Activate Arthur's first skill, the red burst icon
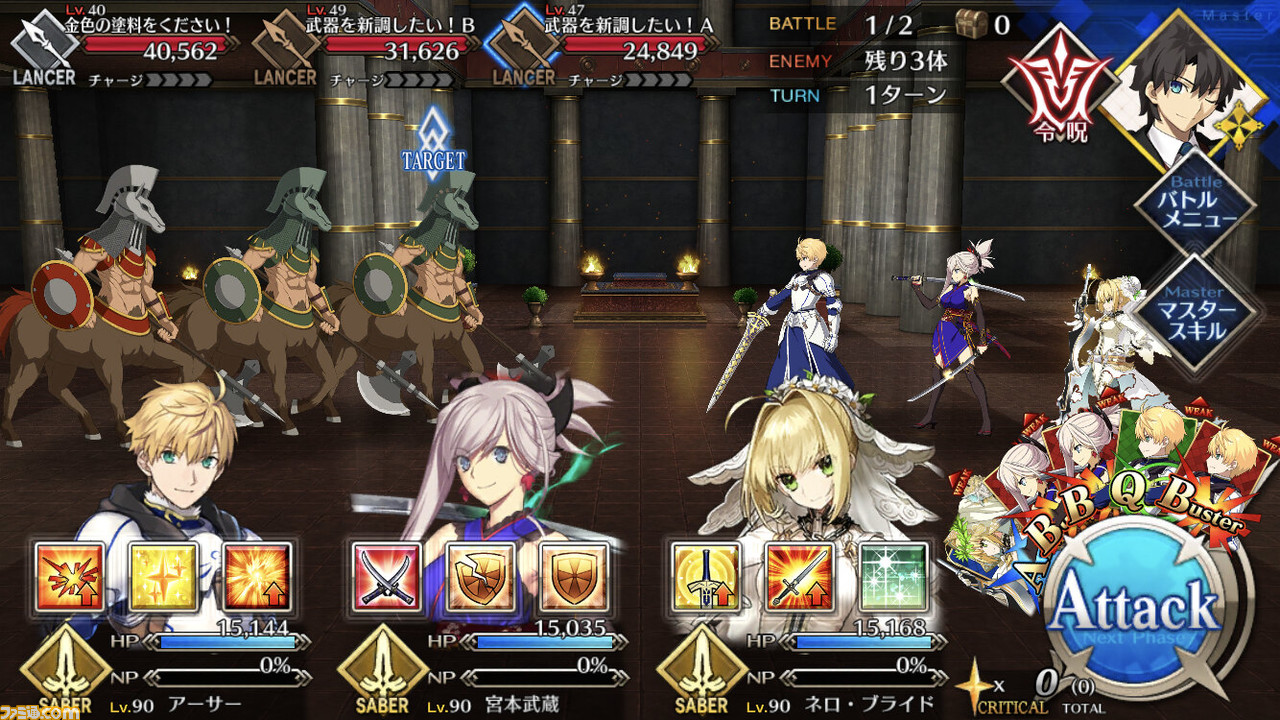Screen dimensions: 1280x720 coord(70,578)
